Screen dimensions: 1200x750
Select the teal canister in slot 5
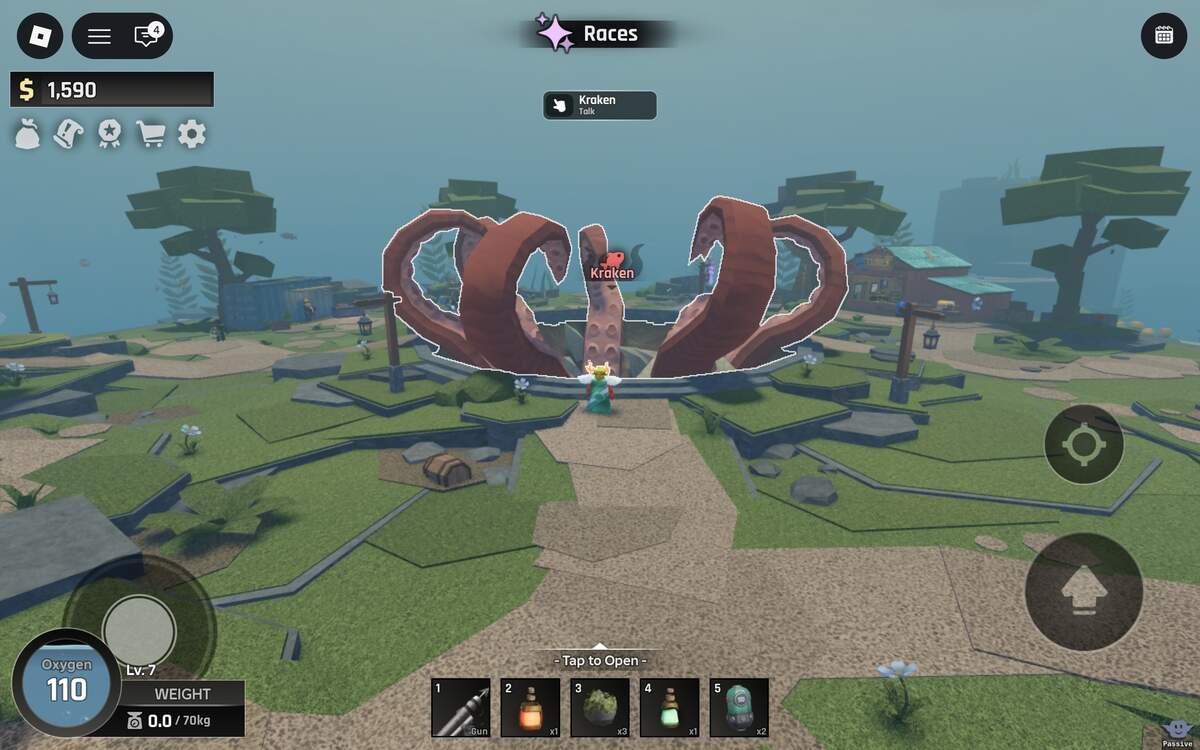click(739, 707)
